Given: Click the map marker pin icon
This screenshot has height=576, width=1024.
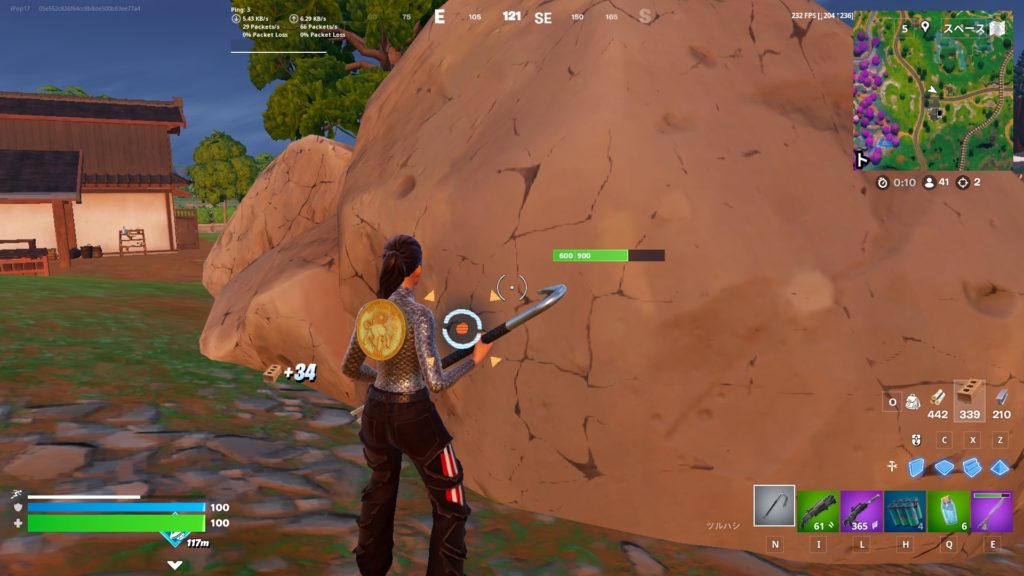Looking at the screenshot, I should click(x=925, y=28).
